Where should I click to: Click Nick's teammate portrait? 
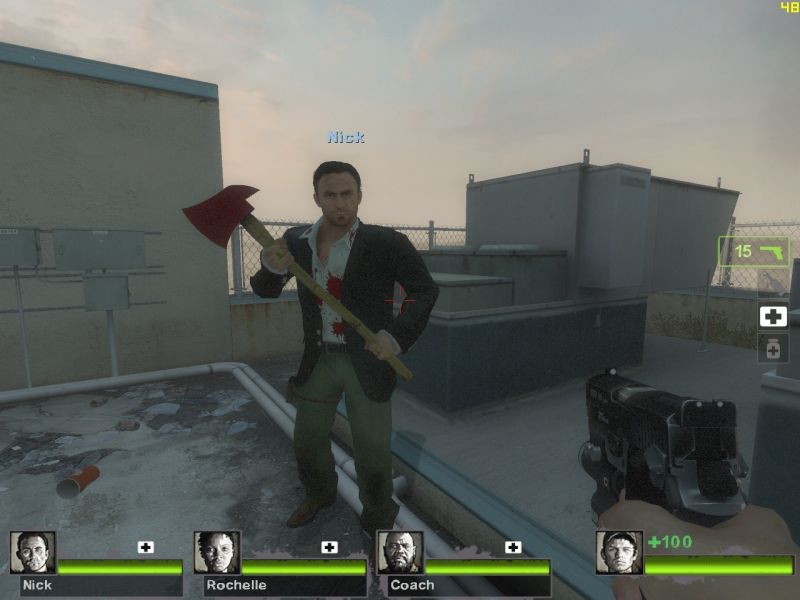coord(33,553)
